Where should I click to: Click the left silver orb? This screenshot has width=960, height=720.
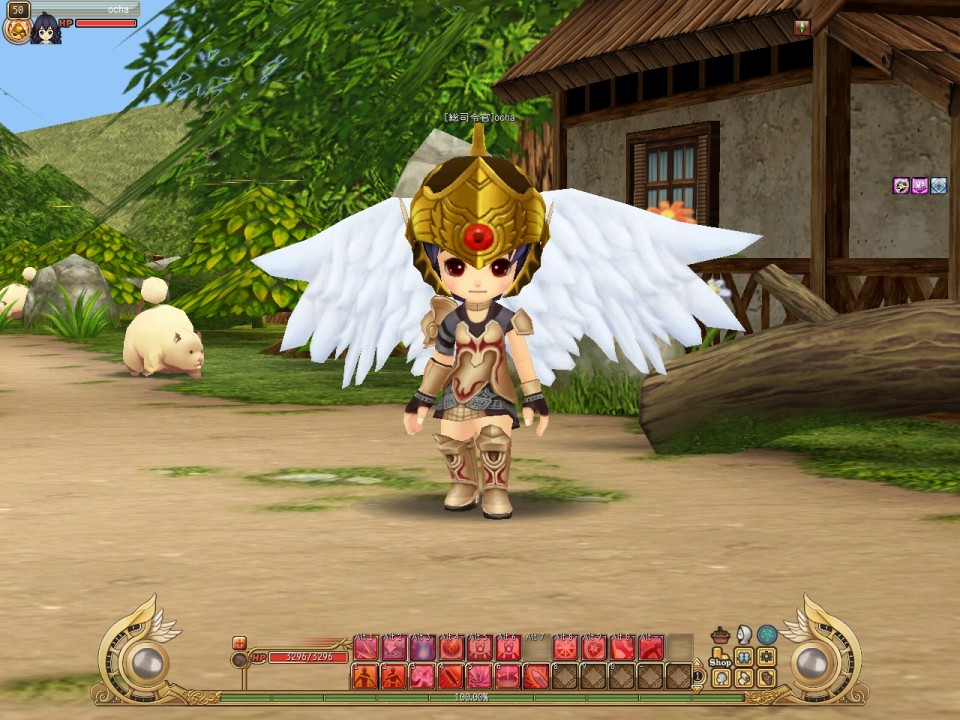pos(148,661)
